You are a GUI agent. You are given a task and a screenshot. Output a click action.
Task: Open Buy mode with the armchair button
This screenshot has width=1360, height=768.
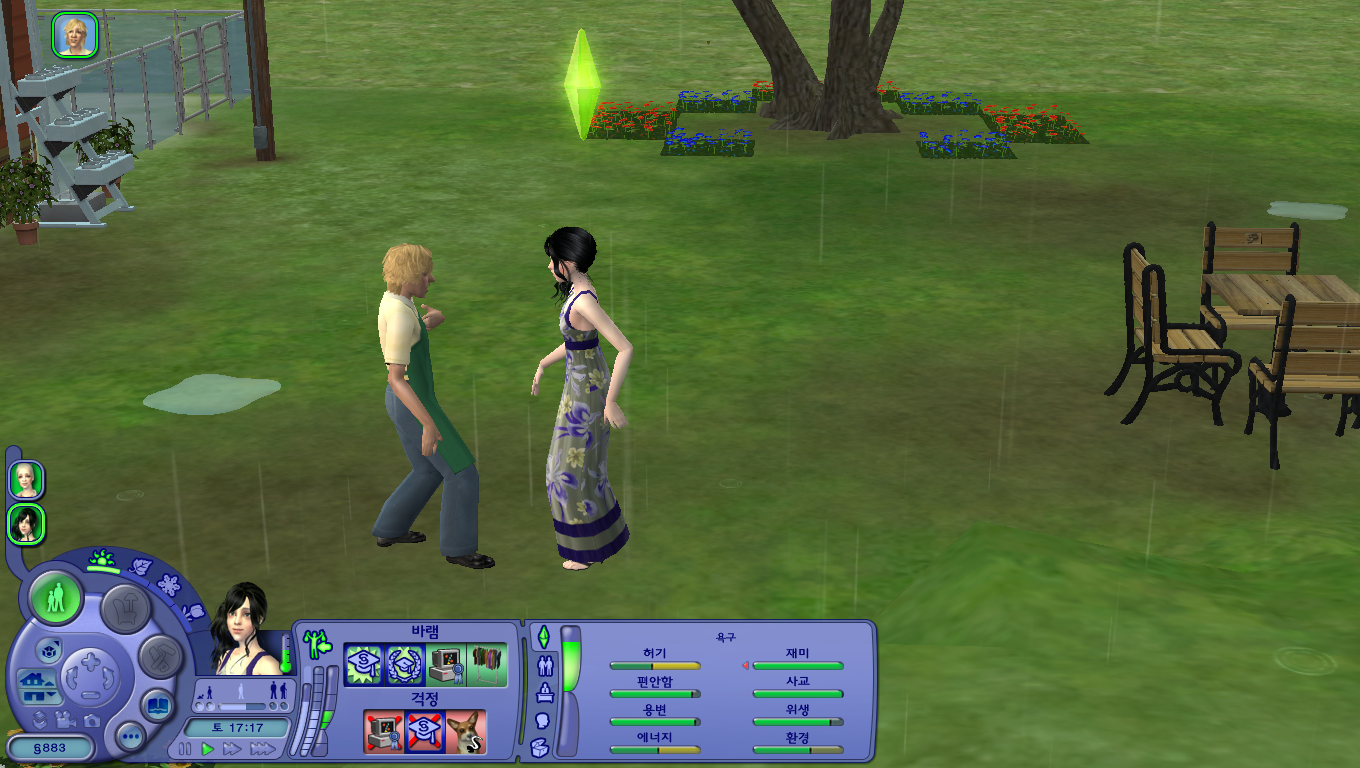pos(126,607)
